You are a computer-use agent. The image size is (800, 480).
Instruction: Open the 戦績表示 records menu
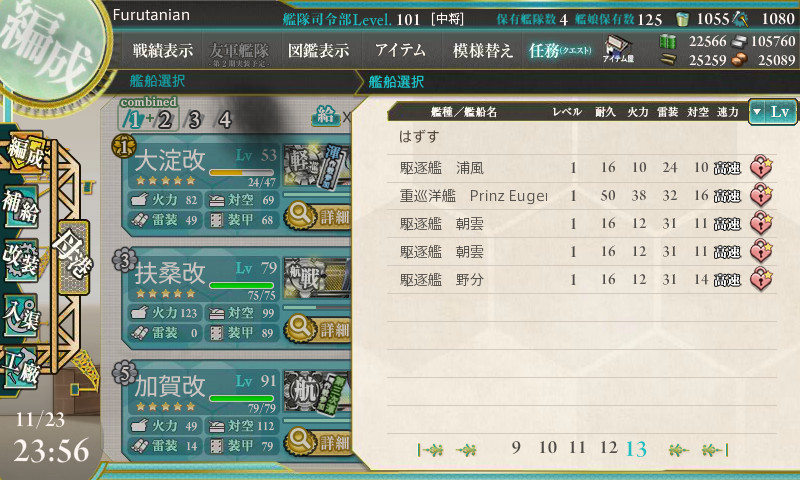point(163,49)
